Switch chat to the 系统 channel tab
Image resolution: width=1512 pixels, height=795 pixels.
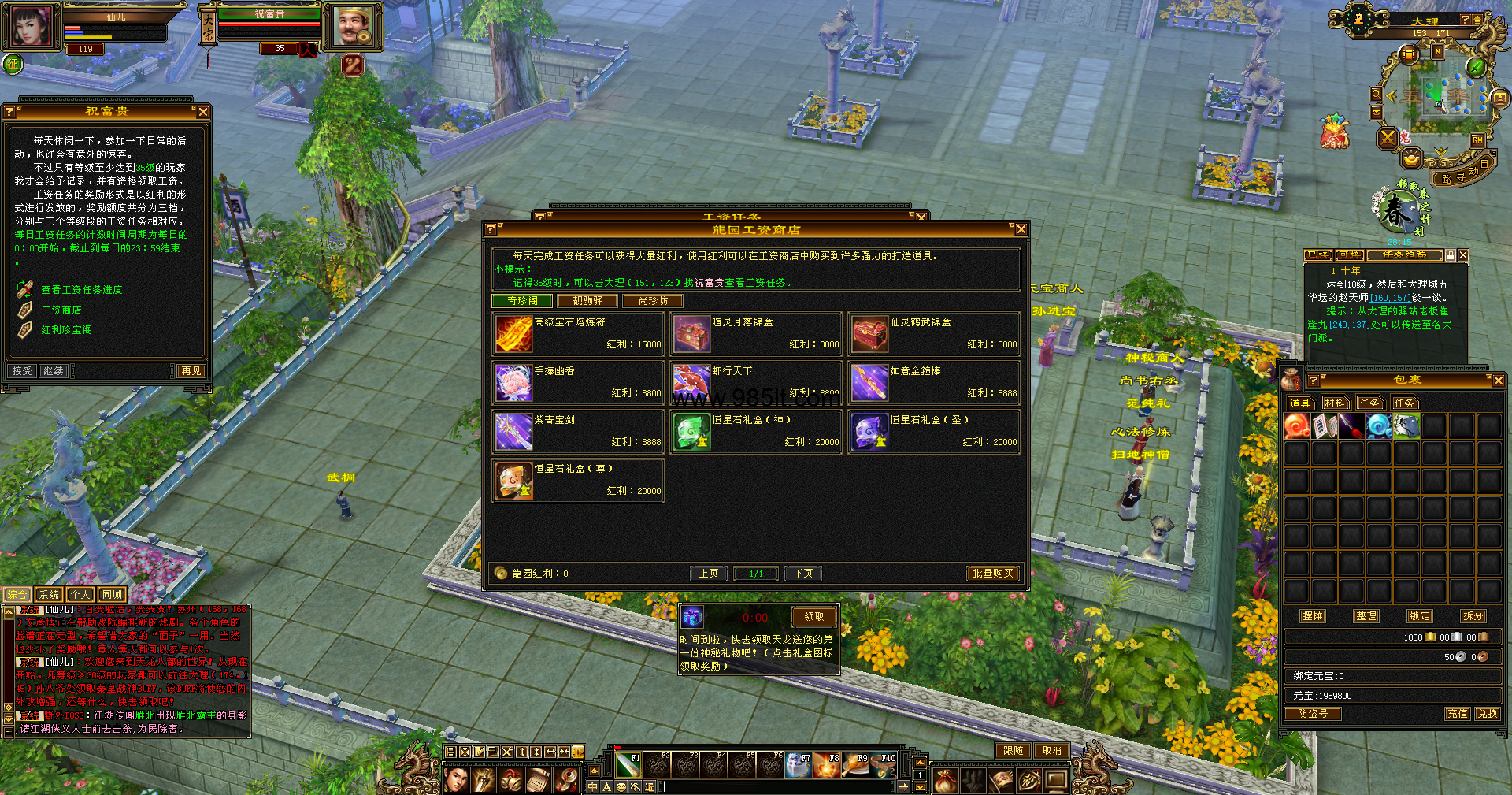coord(49,595)
